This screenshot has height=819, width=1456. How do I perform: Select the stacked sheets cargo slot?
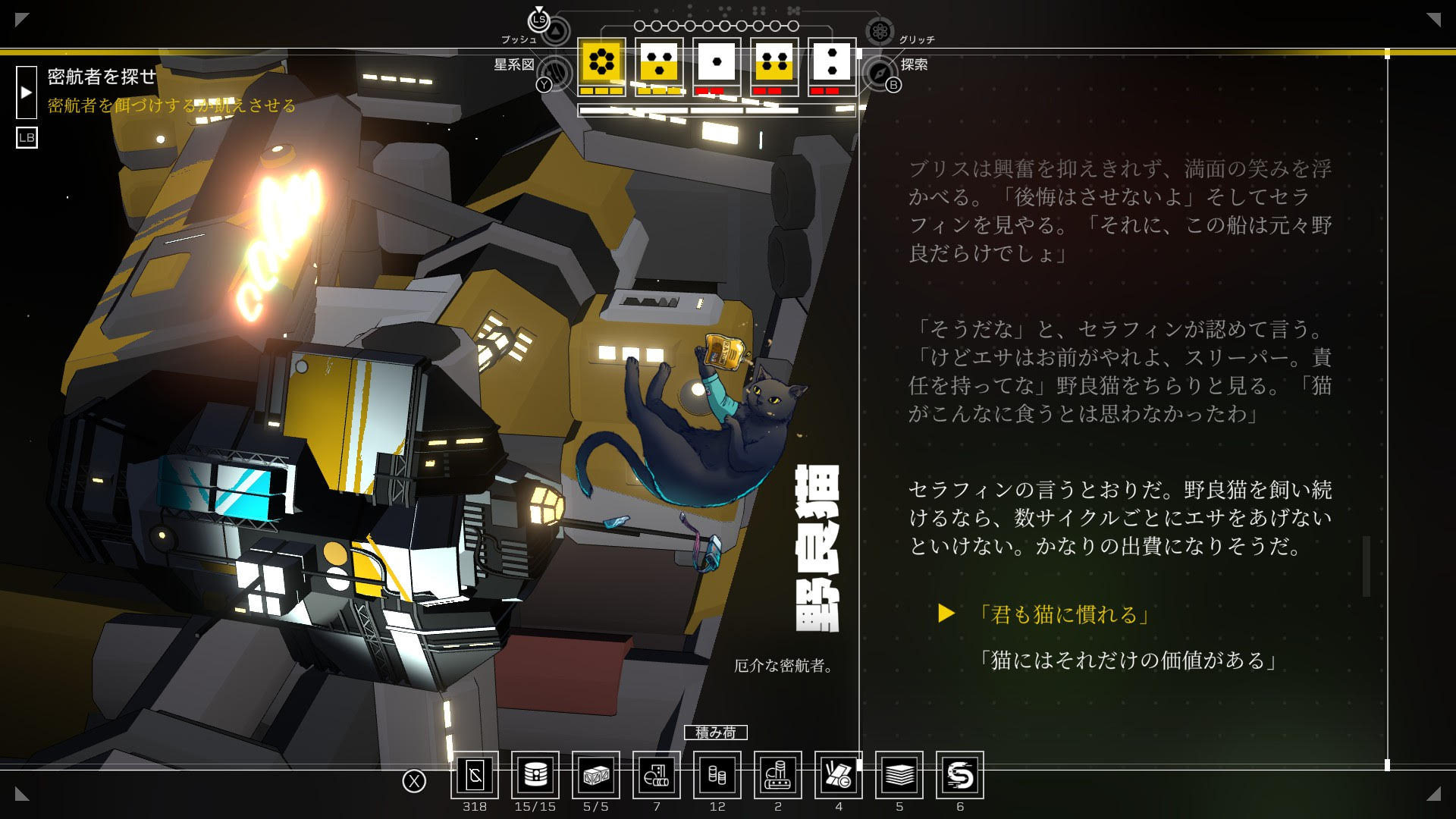899,775
